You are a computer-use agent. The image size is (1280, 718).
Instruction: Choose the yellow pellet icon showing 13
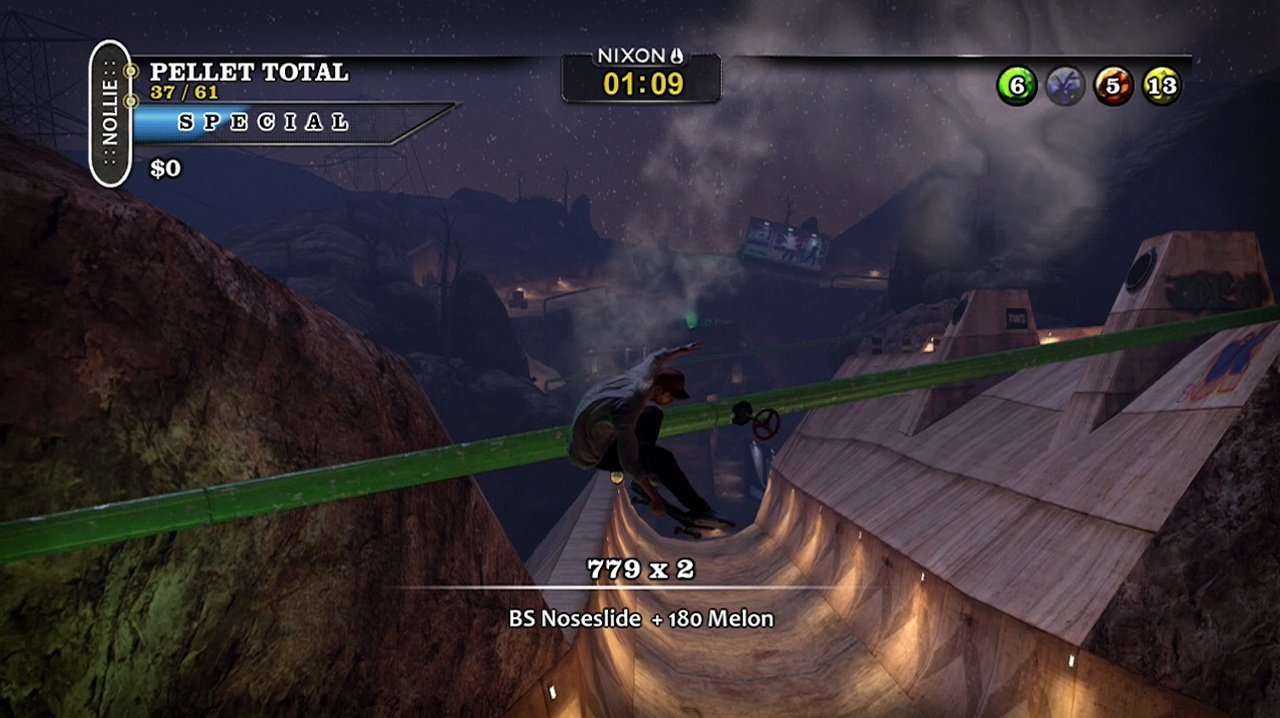(1162, 86)
